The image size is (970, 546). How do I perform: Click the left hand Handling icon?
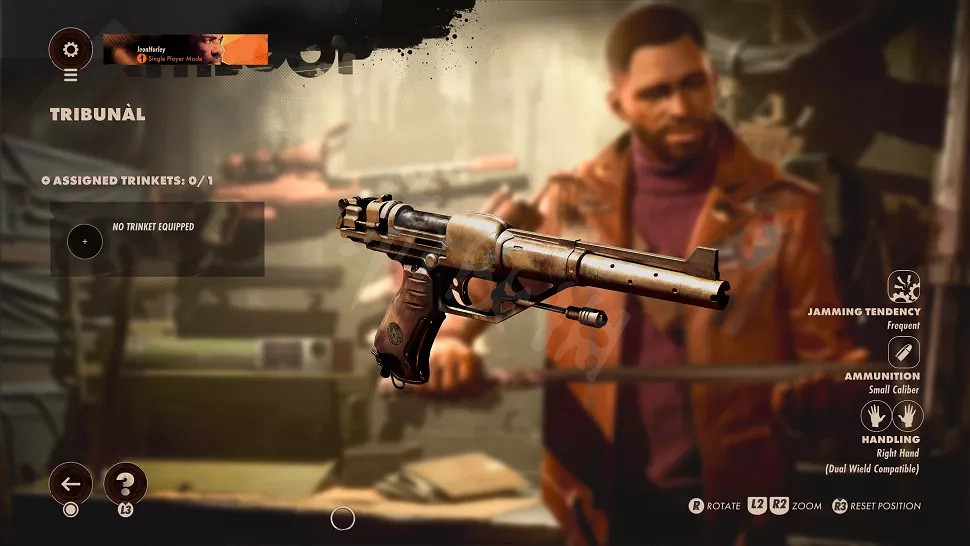pos(876,416)
